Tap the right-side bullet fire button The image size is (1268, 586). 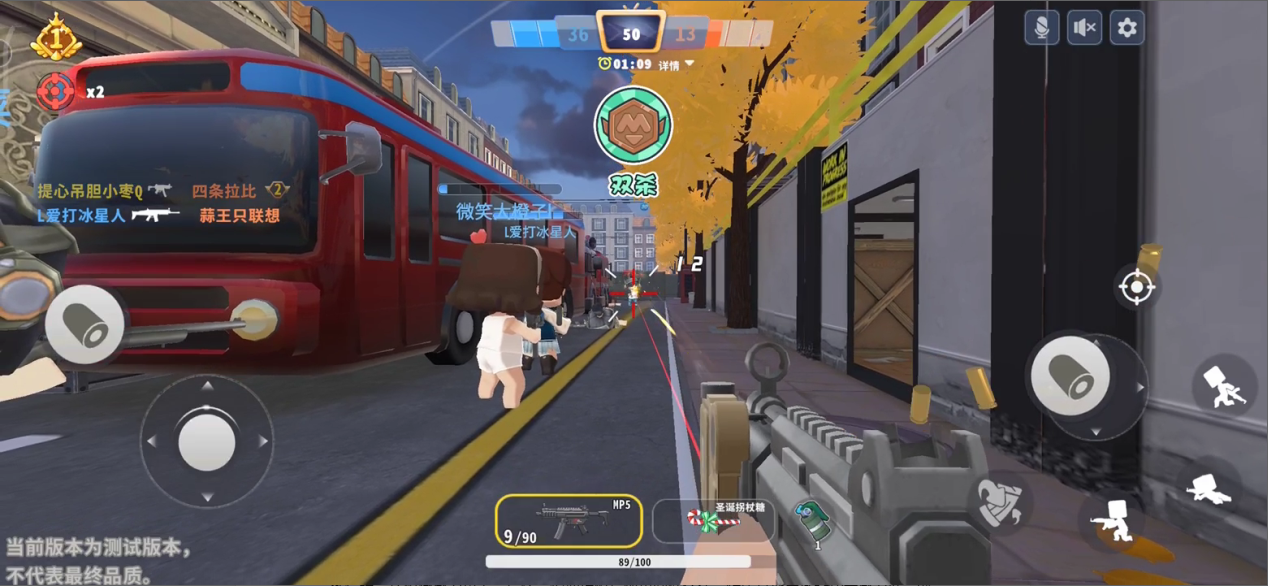tap(1070, 375)
